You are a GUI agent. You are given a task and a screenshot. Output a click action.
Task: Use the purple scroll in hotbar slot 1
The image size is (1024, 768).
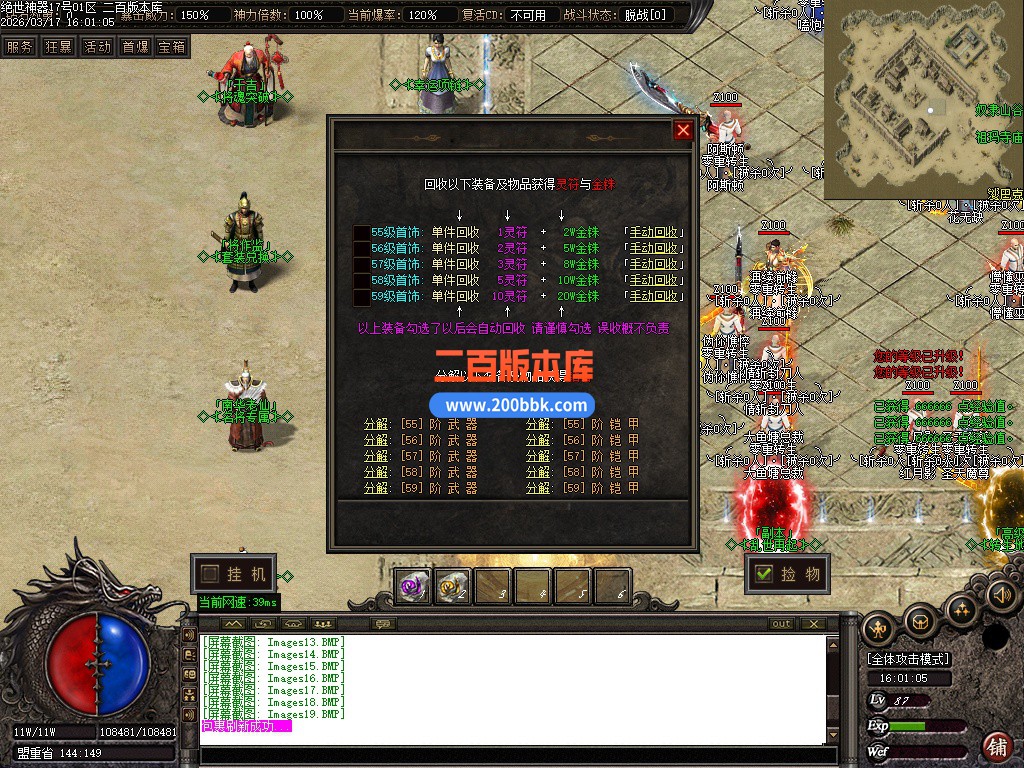(413, 588)
